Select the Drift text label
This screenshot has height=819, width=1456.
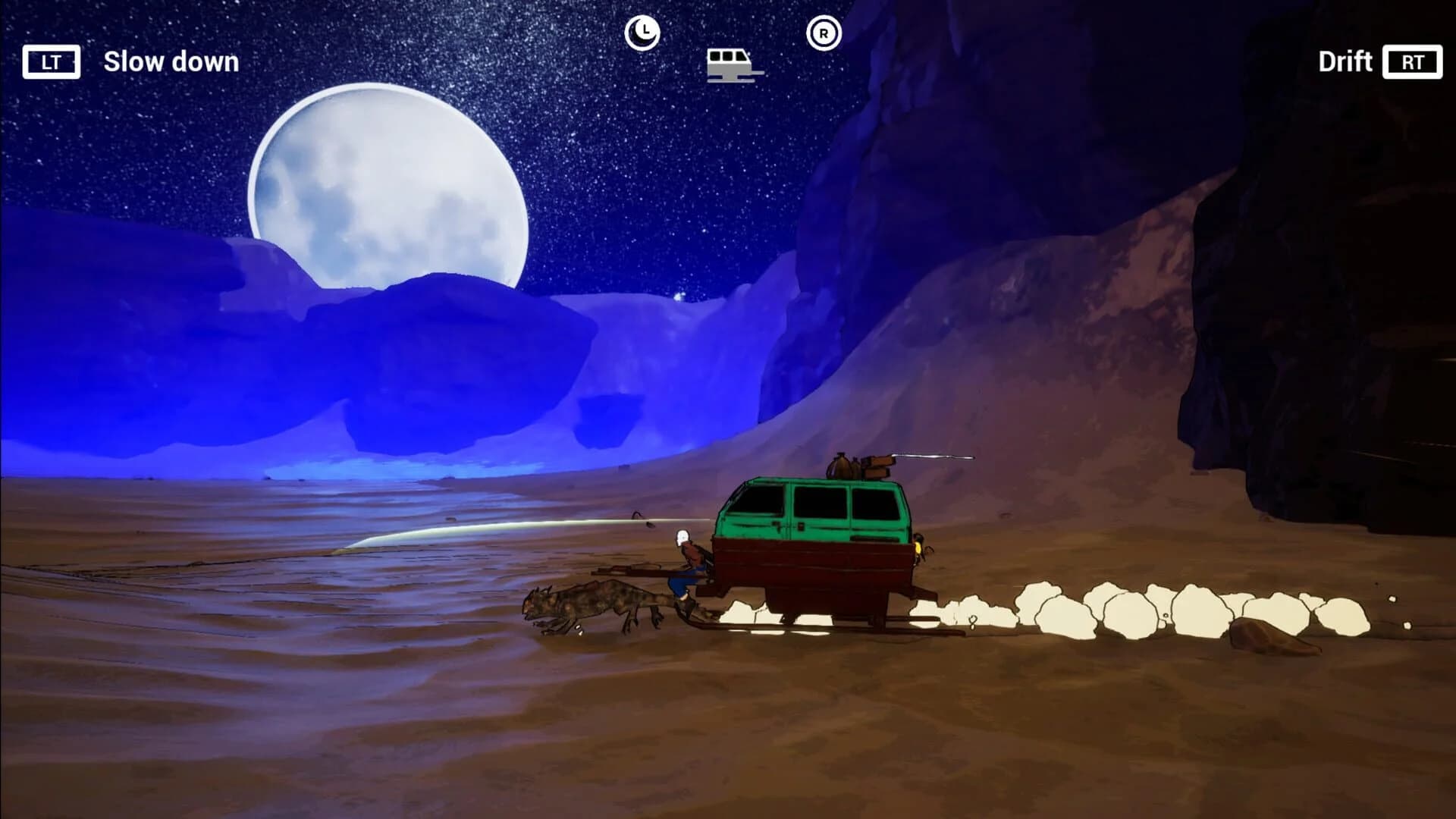1345,62
